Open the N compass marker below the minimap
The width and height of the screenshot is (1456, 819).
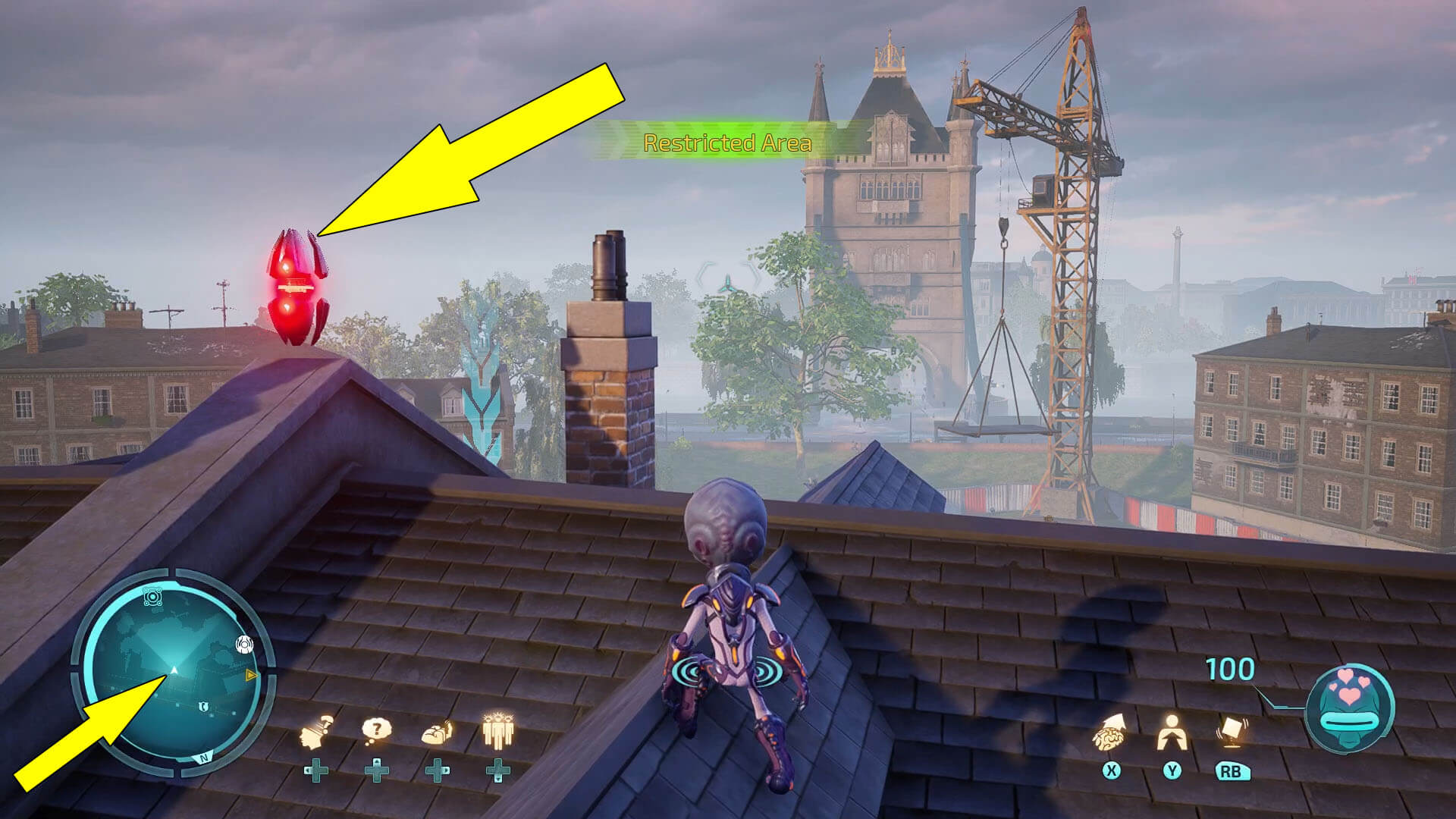point(203,758)
